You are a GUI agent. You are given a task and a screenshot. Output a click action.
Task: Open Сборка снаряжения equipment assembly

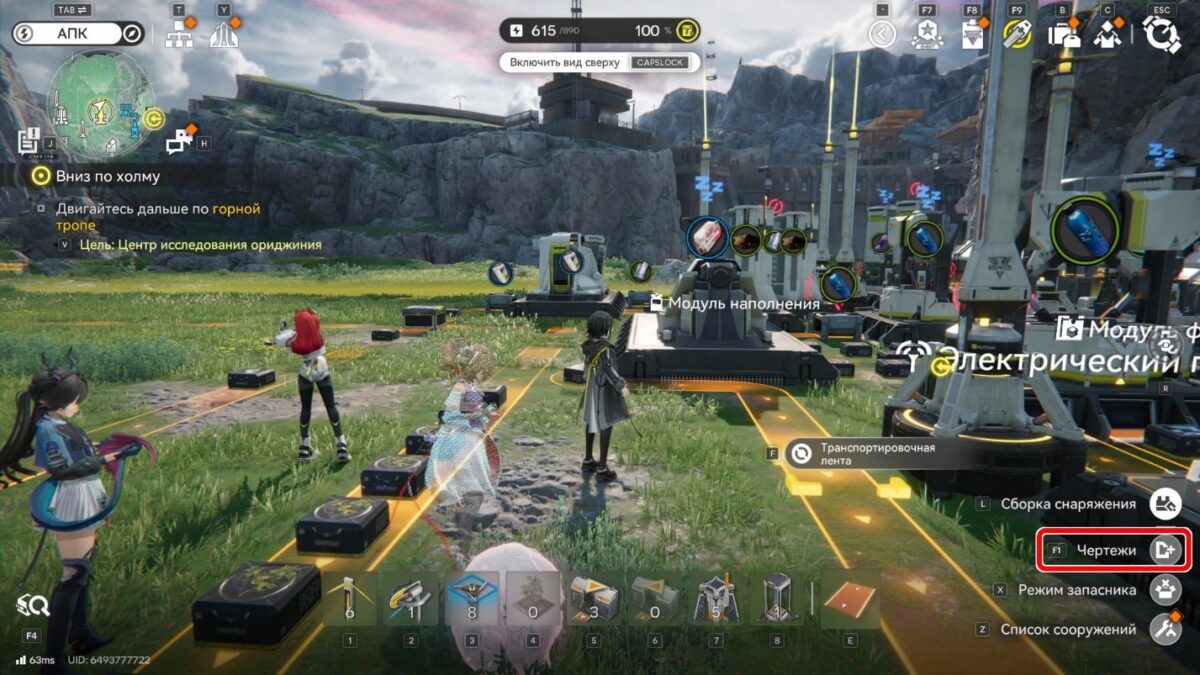pos(1165,505)
